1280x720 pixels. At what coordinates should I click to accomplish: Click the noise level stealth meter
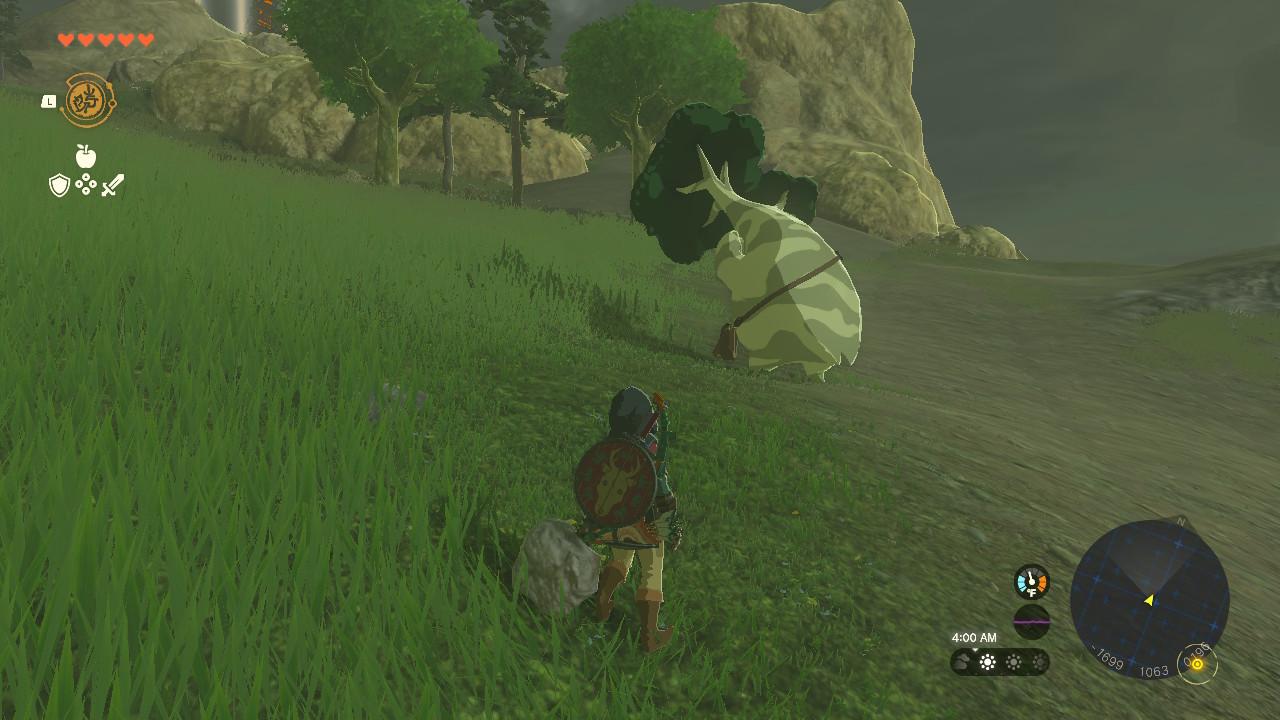tap(1032, 620)
